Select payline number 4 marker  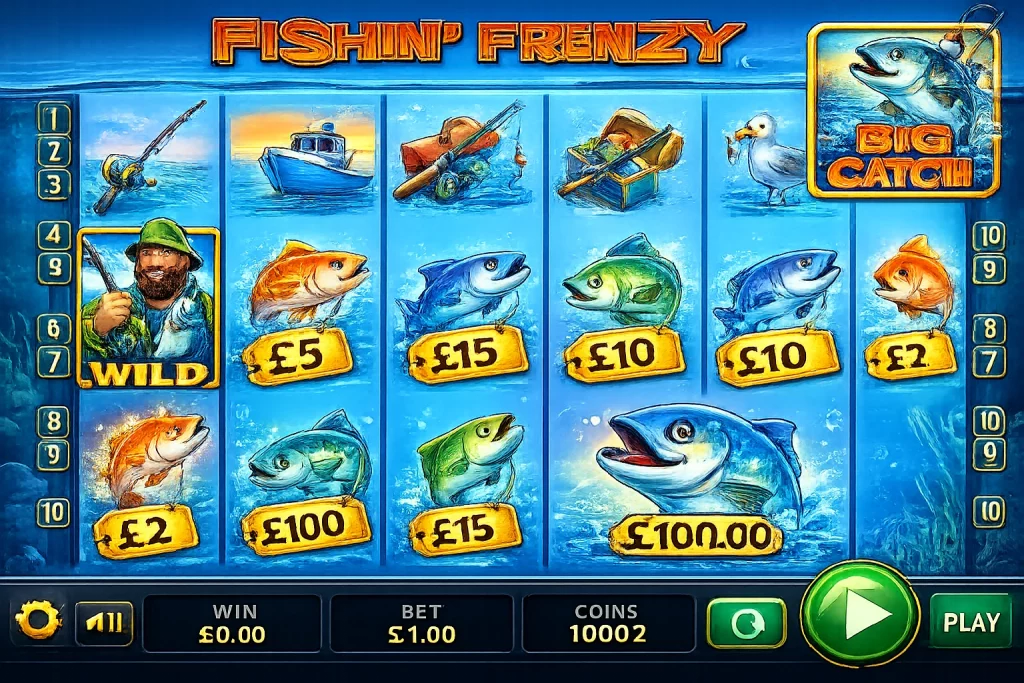[54, 236]
